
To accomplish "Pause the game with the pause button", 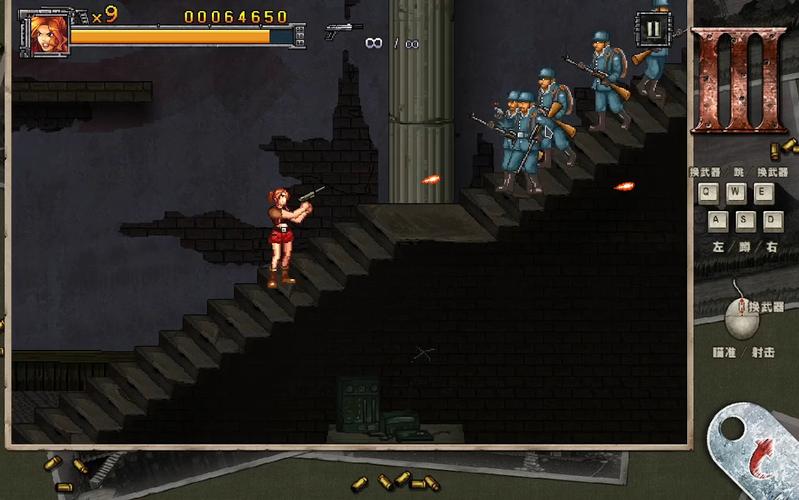I will [x=653, y=27].
